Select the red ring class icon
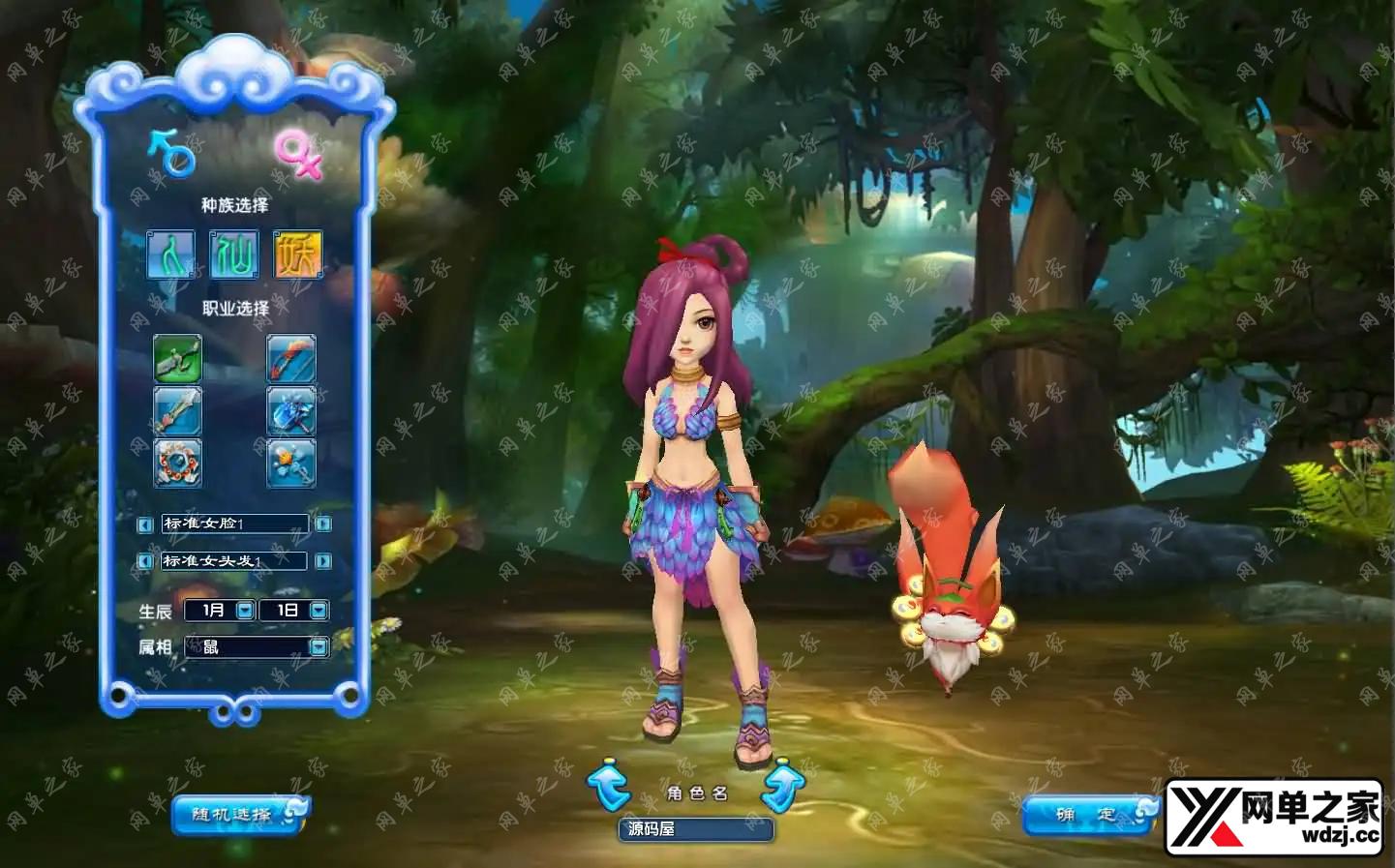This screenshot has width=1395, height=868. pyautogui.click(x=178, y=463)
